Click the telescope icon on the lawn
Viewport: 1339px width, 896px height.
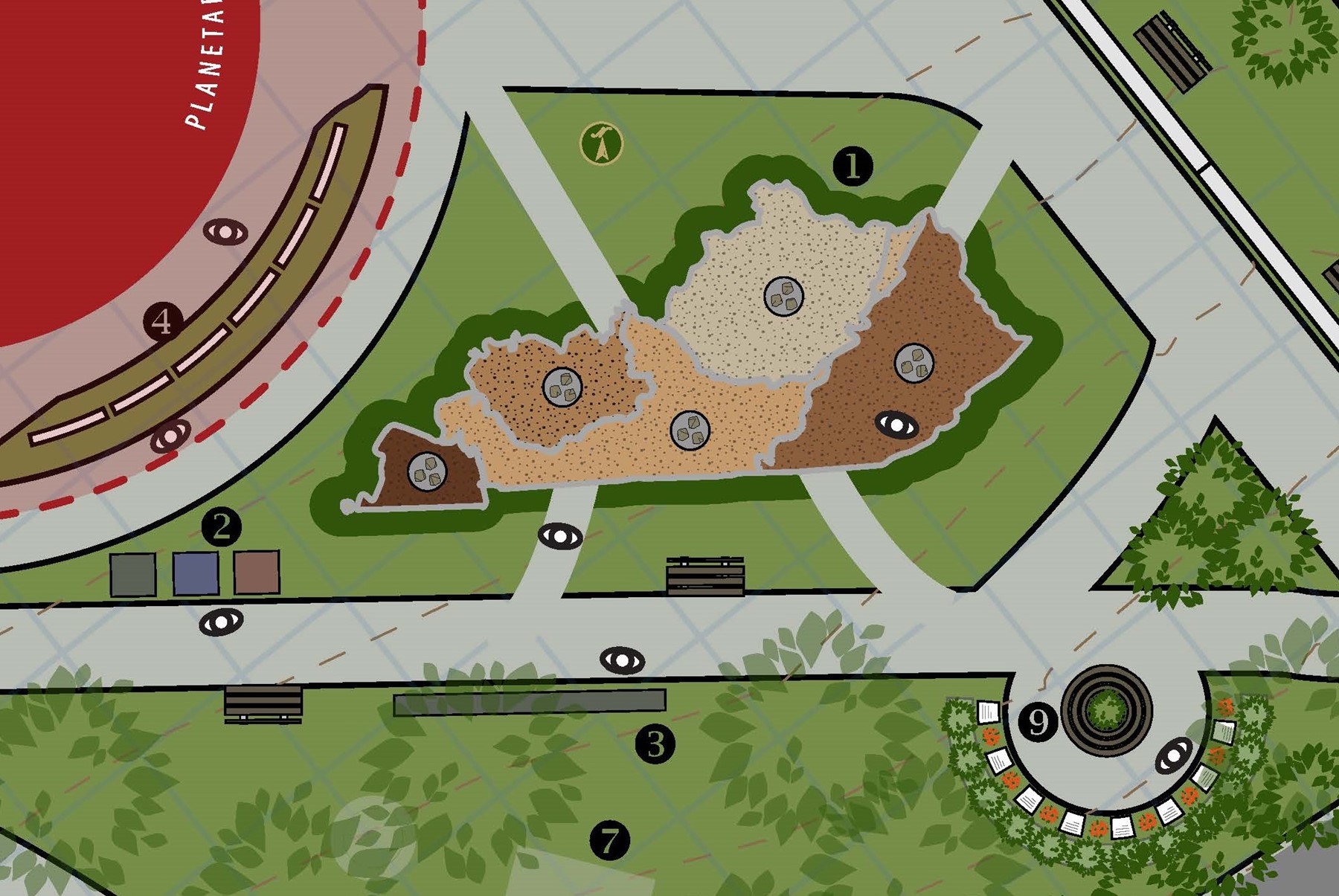click(x=601, y=144)
